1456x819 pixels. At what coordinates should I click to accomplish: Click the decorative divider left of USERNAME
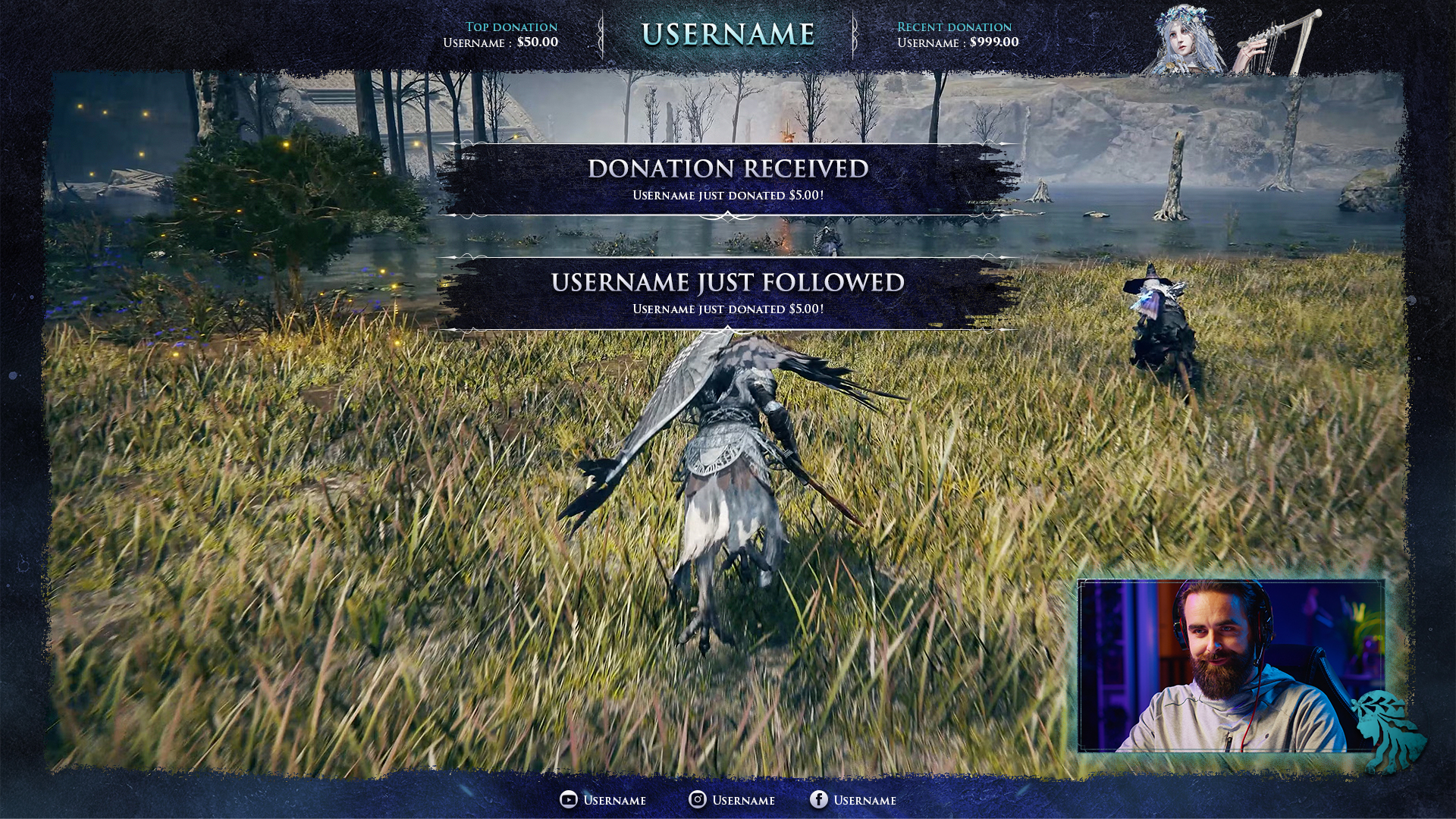point(601,34)
